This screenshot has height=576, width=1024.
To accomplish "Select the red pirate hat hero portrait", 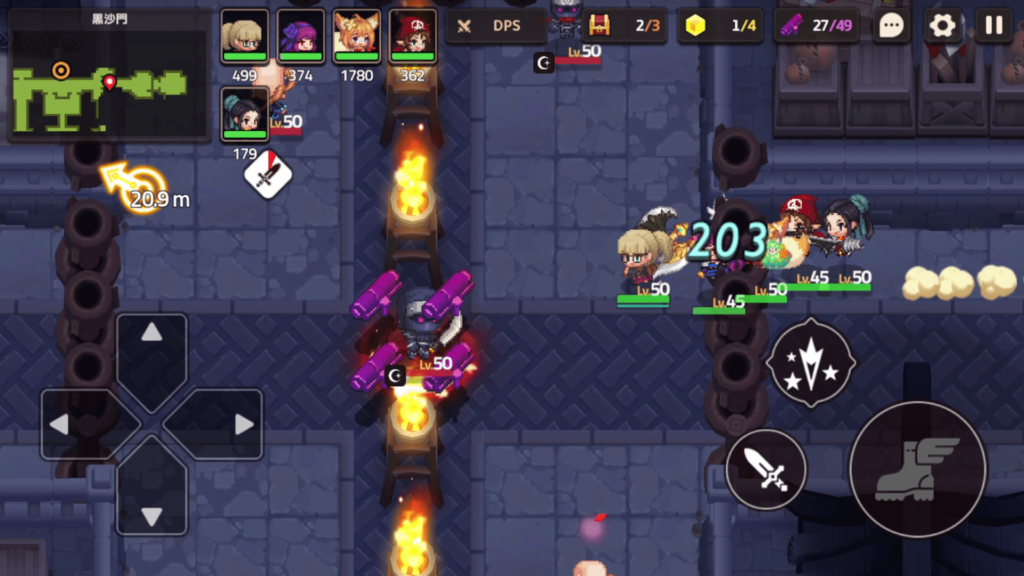I will click(412, 38).
